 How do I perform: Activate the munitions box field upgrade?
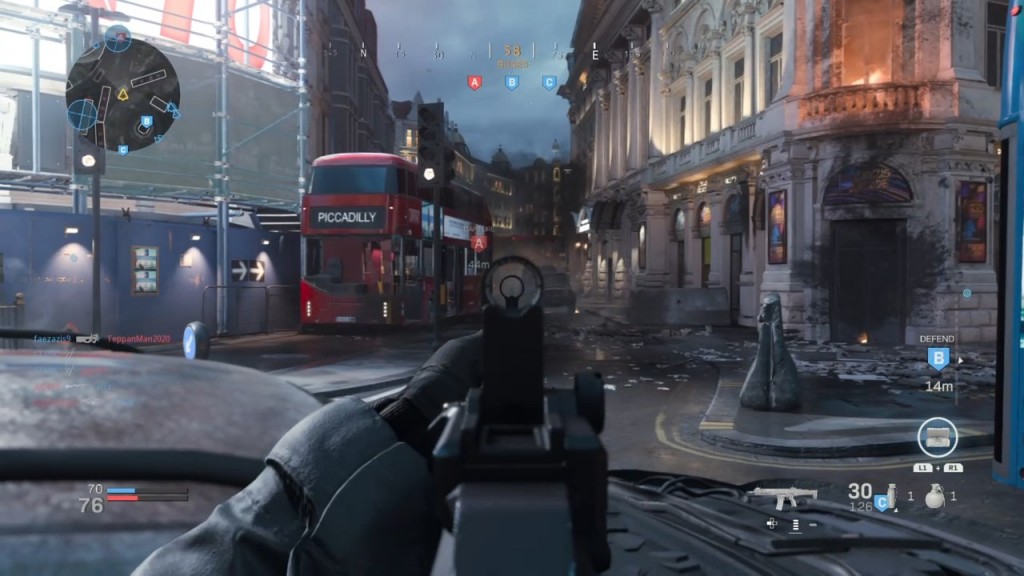(937, 437)
